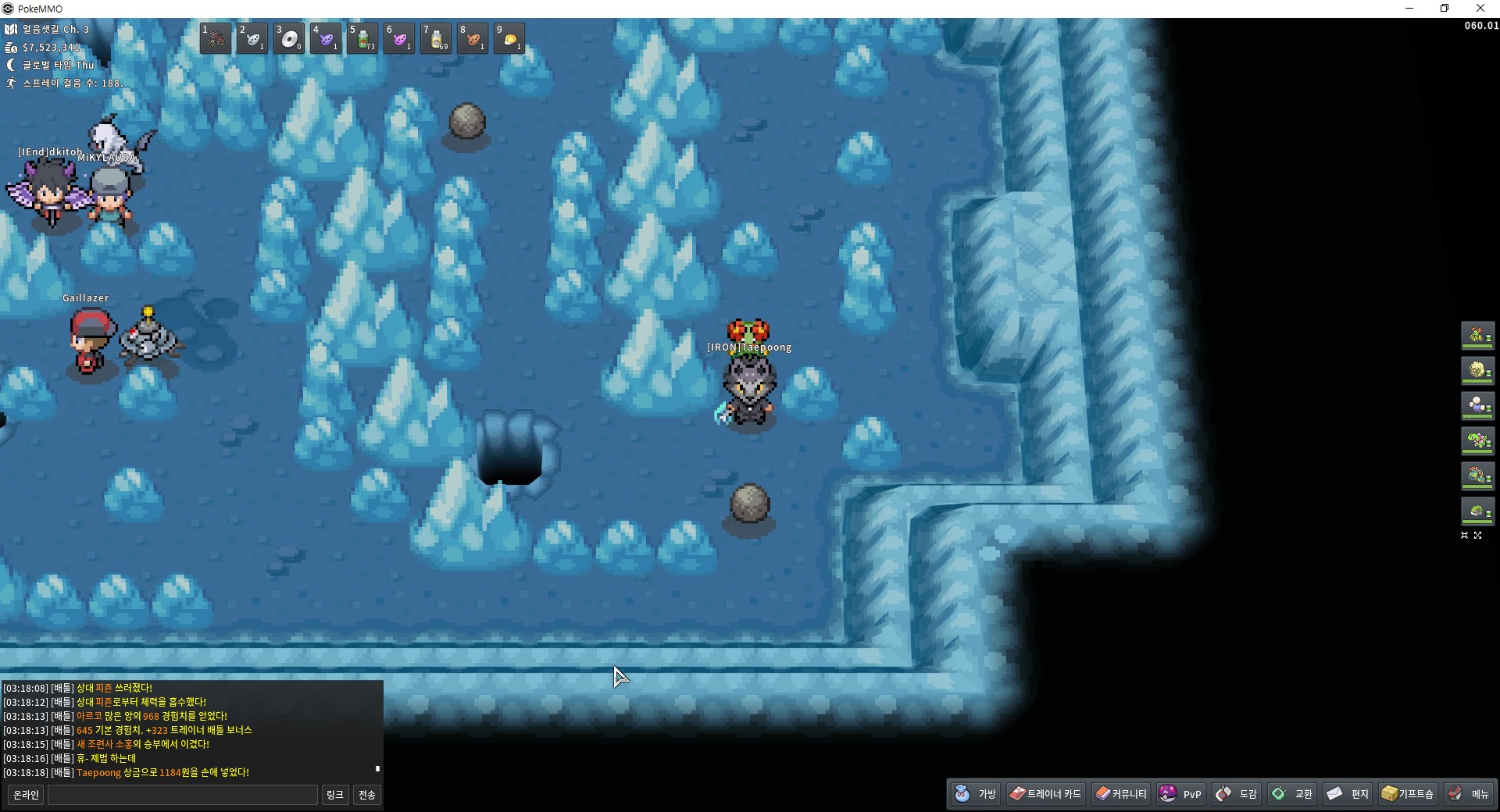Click the 링크 link button in chat
Viewport: 1500px width, 812px height.
click(334, 795)
